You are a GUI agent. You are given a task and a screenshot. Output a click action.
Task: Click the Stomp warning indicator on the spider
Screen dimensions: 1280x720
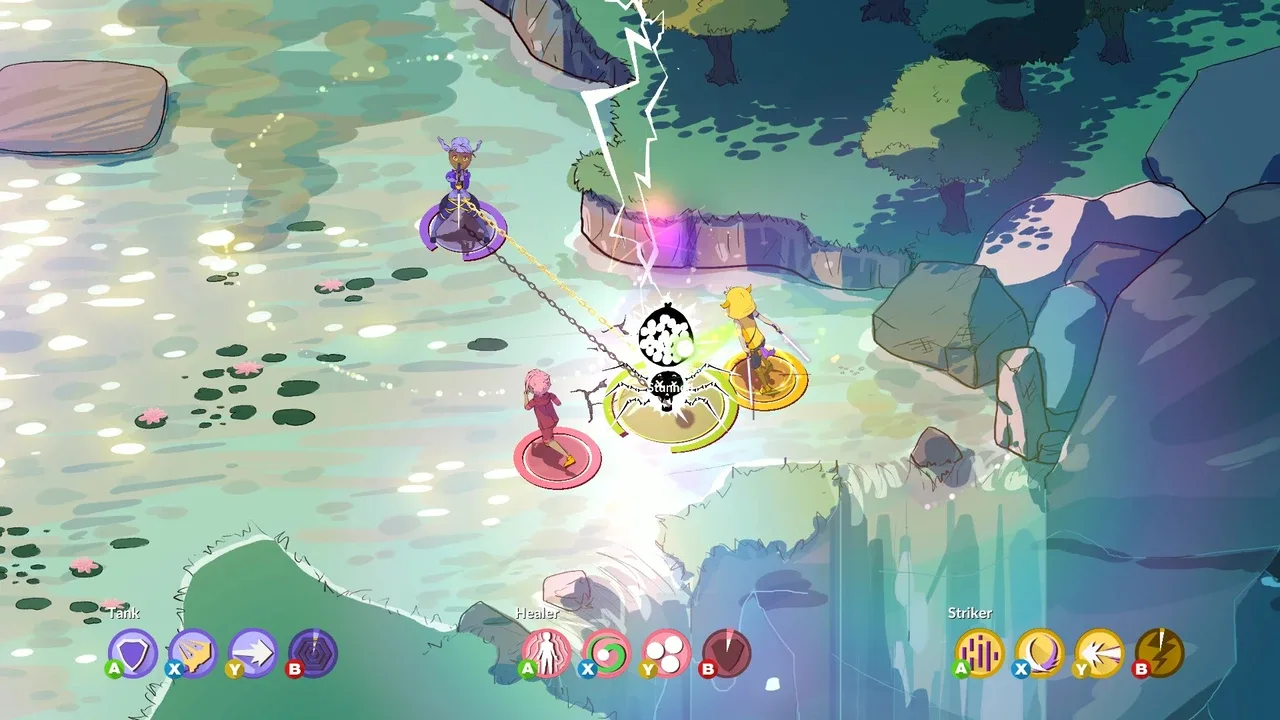pyautogui.click(x=663, y=383)
